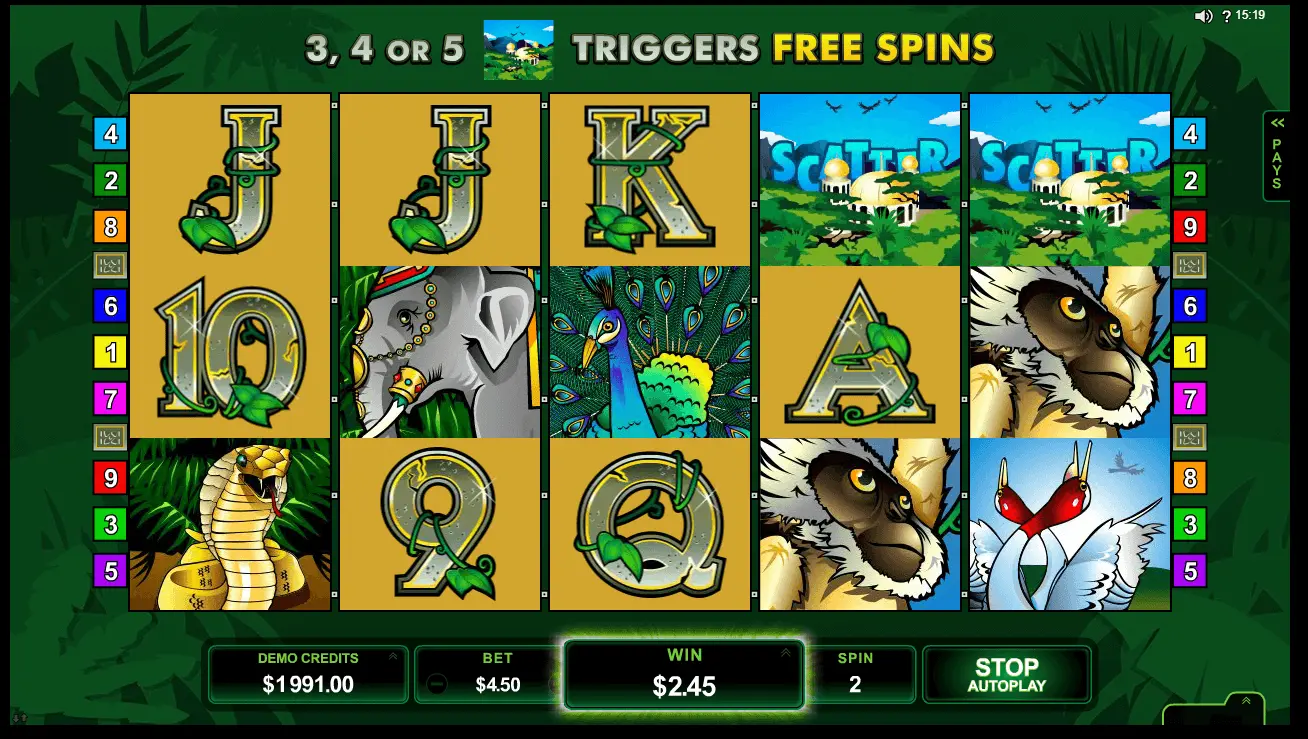
Task: Choose purple payline 5 marker left of reels
Action: [110, 571]
